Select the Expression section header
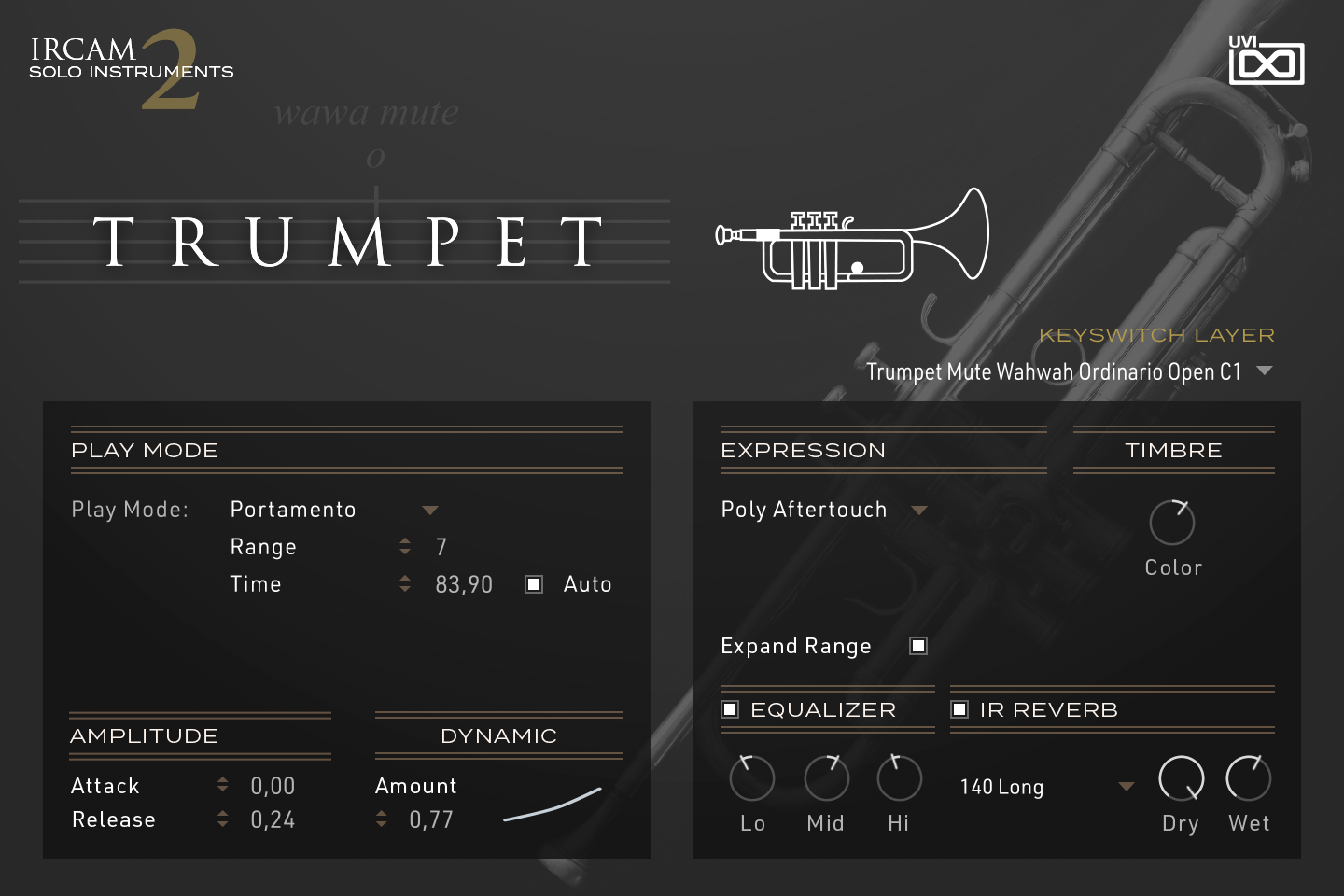The width and height of the screenshot is (1344, 896). [804, 450]
